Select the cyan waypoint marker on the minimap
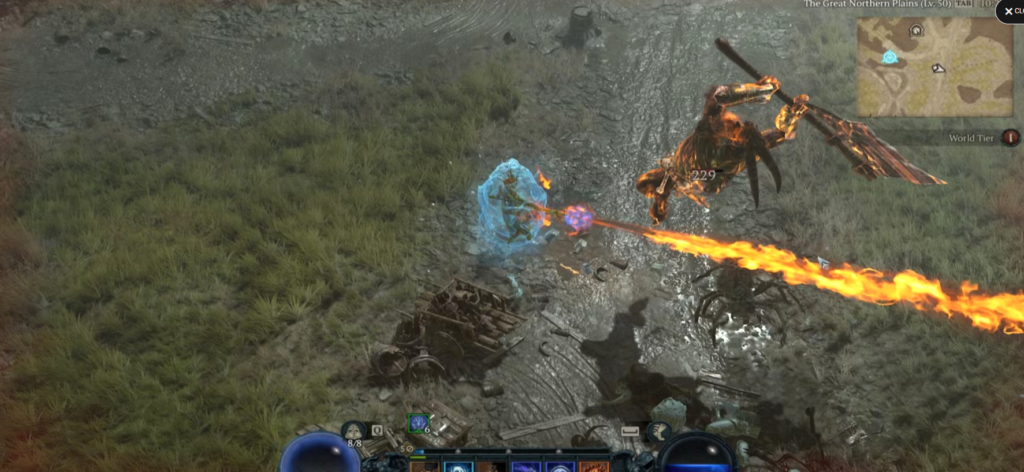This screenshot has width=1024, height=472. [x=889, y=57]
